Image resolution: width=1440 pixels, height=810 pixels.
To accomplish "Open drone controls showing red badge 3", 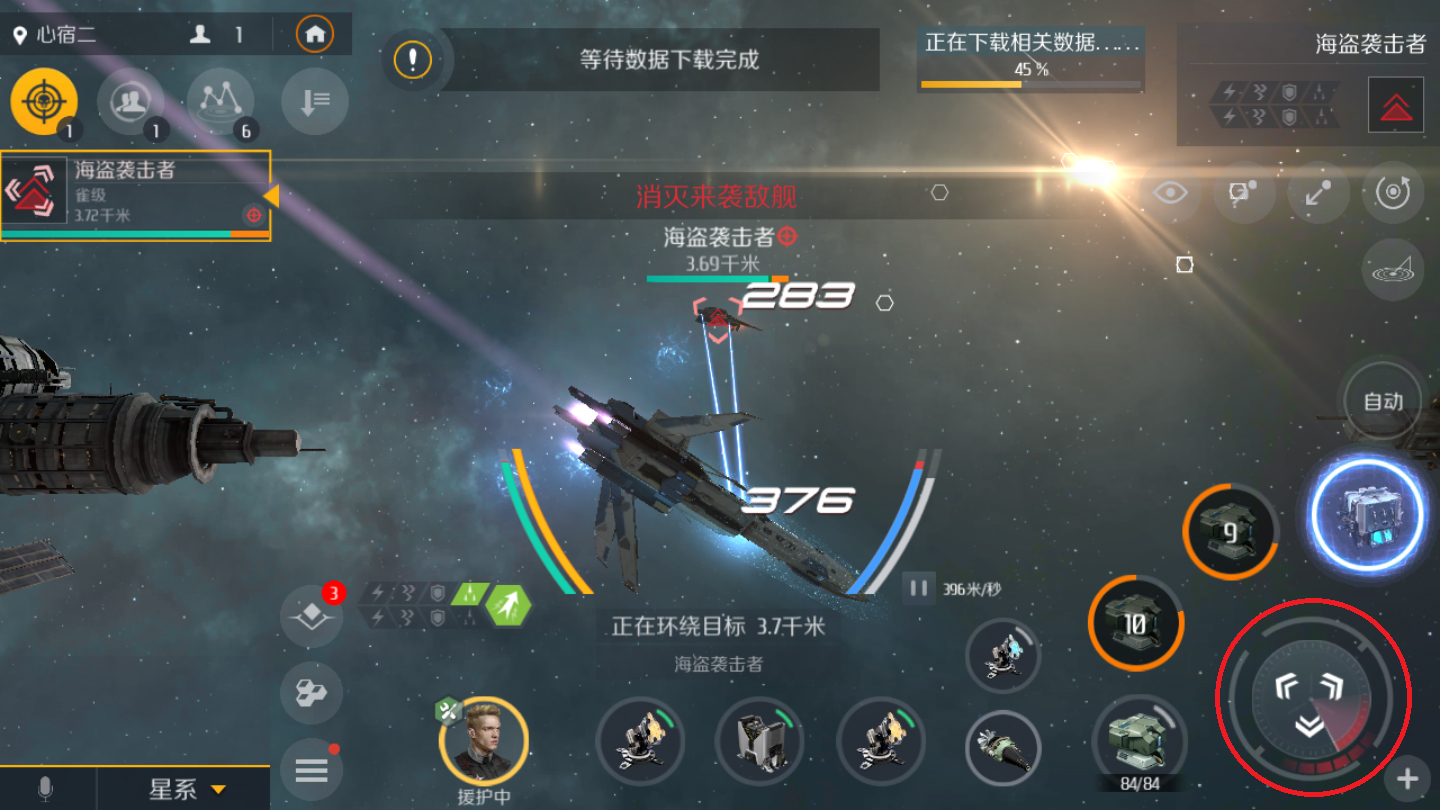I will [311, 618].
